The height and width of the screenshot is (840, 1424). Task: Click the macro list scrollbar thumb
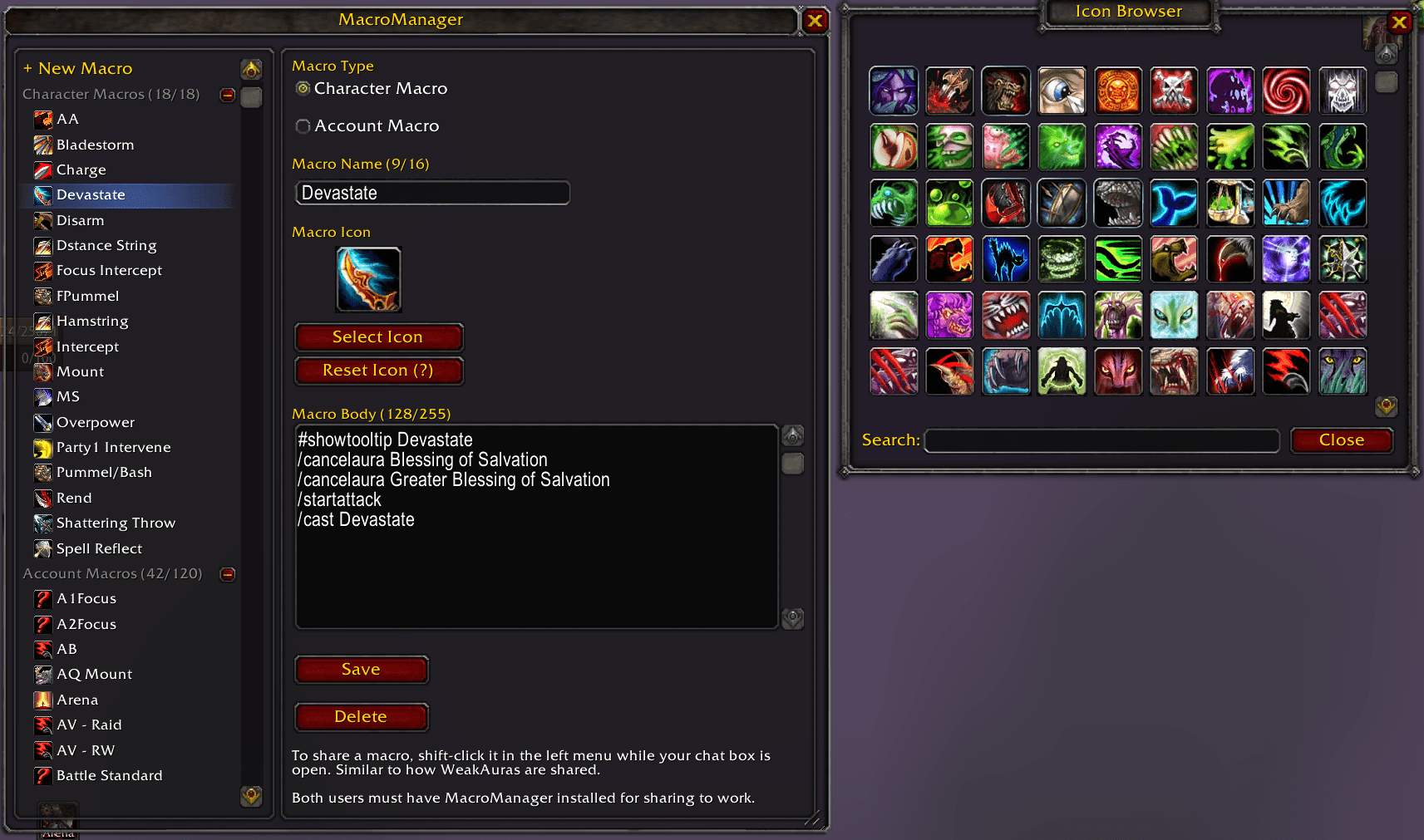[x=252, y=98]
